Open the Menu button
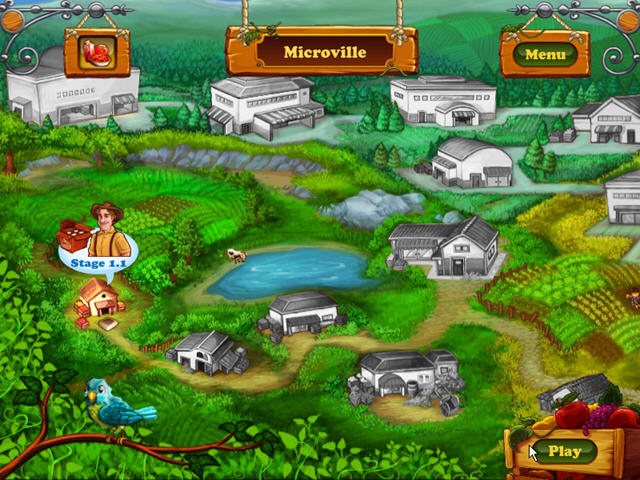This screenshot has height=480, width=640. coord(545,54)
